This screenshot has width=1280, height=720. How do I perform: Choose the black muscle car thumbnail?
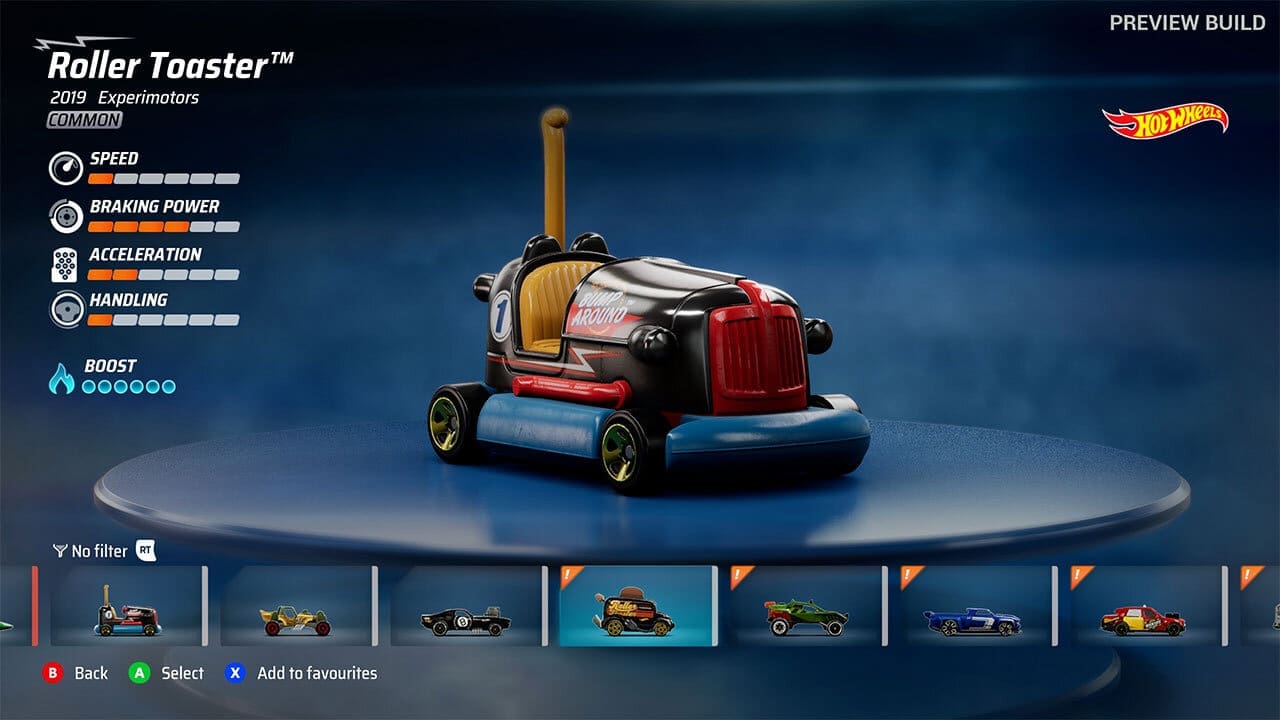click(463, 609)
